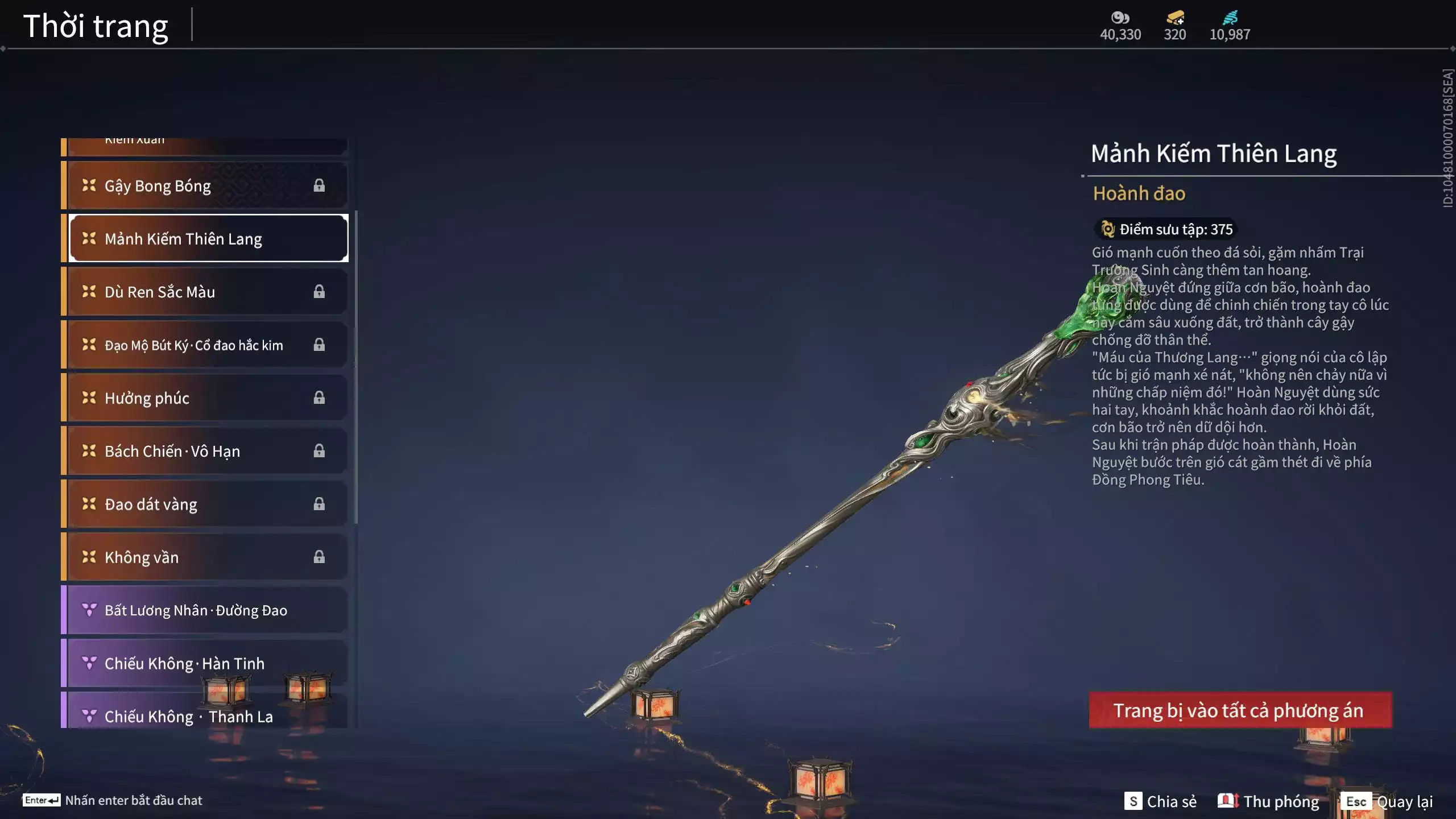The width and height of the screenshot is (1456, 819).
Task: Select the Không vần list entry
Action: pyautogui.click(x=205, y=557)
